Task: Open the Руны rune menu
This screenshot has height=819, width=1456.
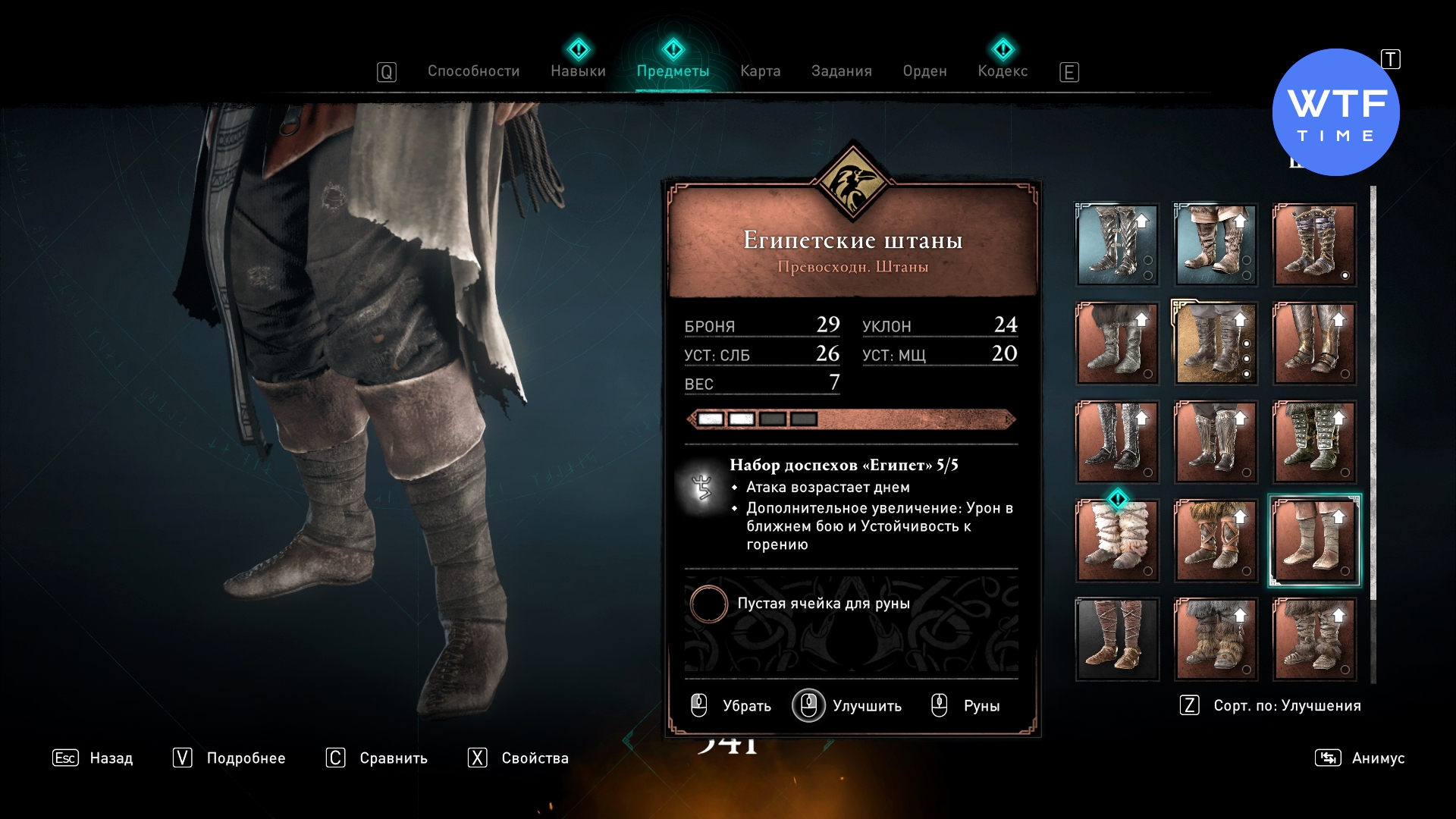Action: pyautogui.click(x=966, y=706)
